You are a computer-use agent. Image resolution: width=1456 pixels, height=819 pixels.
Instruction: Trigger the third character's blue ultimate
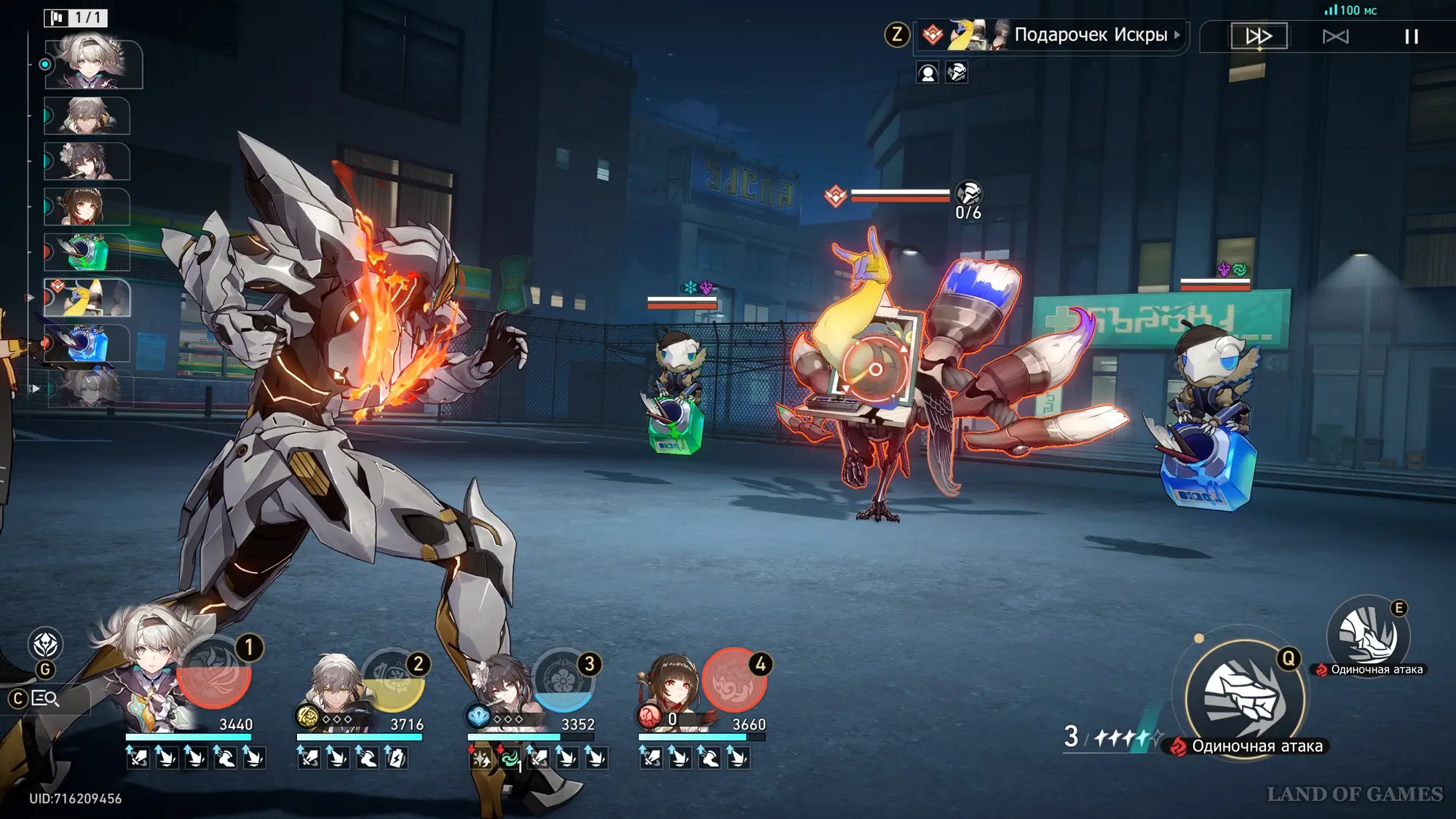[x=563, y=682]
